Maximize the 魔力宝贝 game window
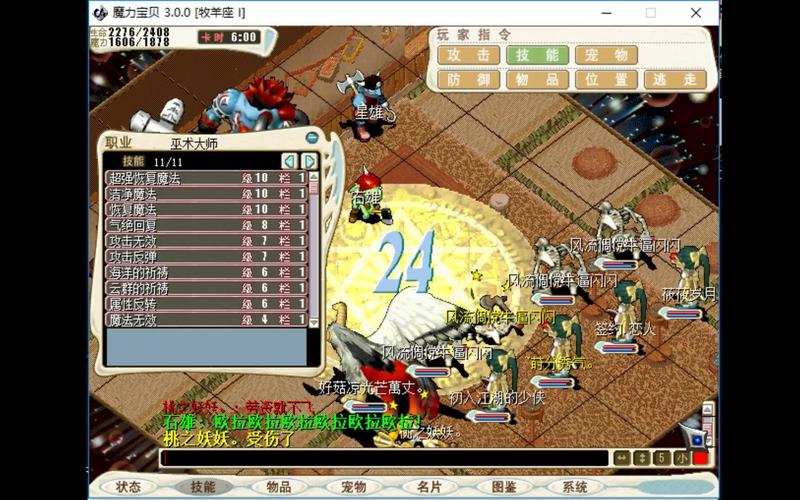Viewport: 800px width, 500px height. click(651, 13)
